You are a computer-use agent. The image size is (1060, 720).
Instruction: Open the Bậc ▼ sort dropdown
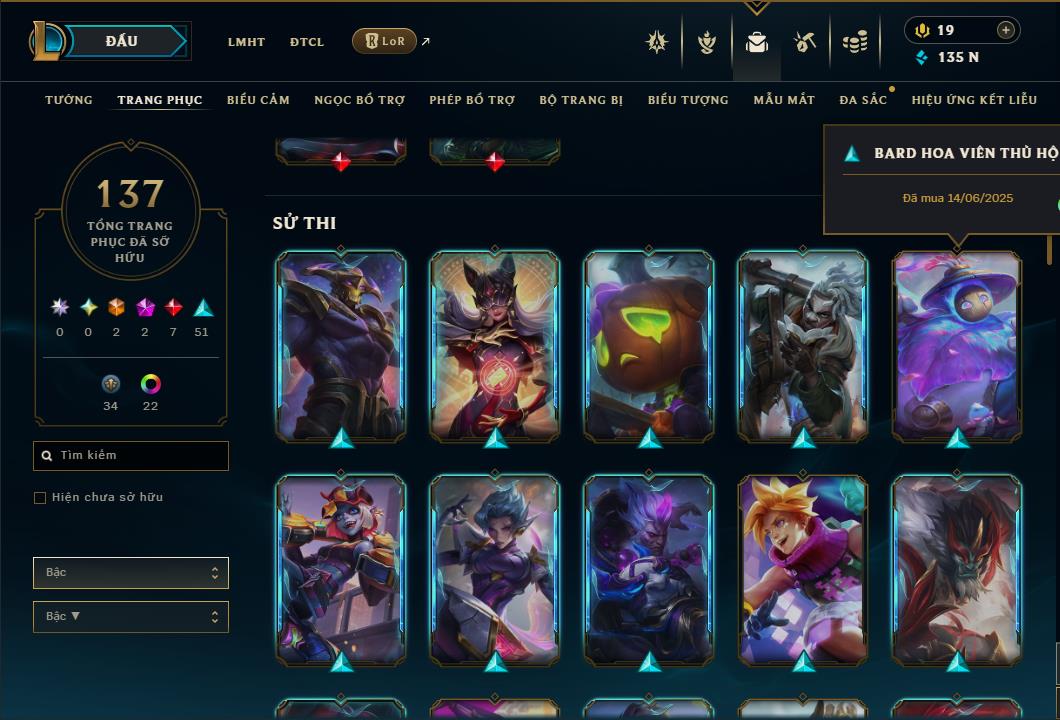coord(131,617)
